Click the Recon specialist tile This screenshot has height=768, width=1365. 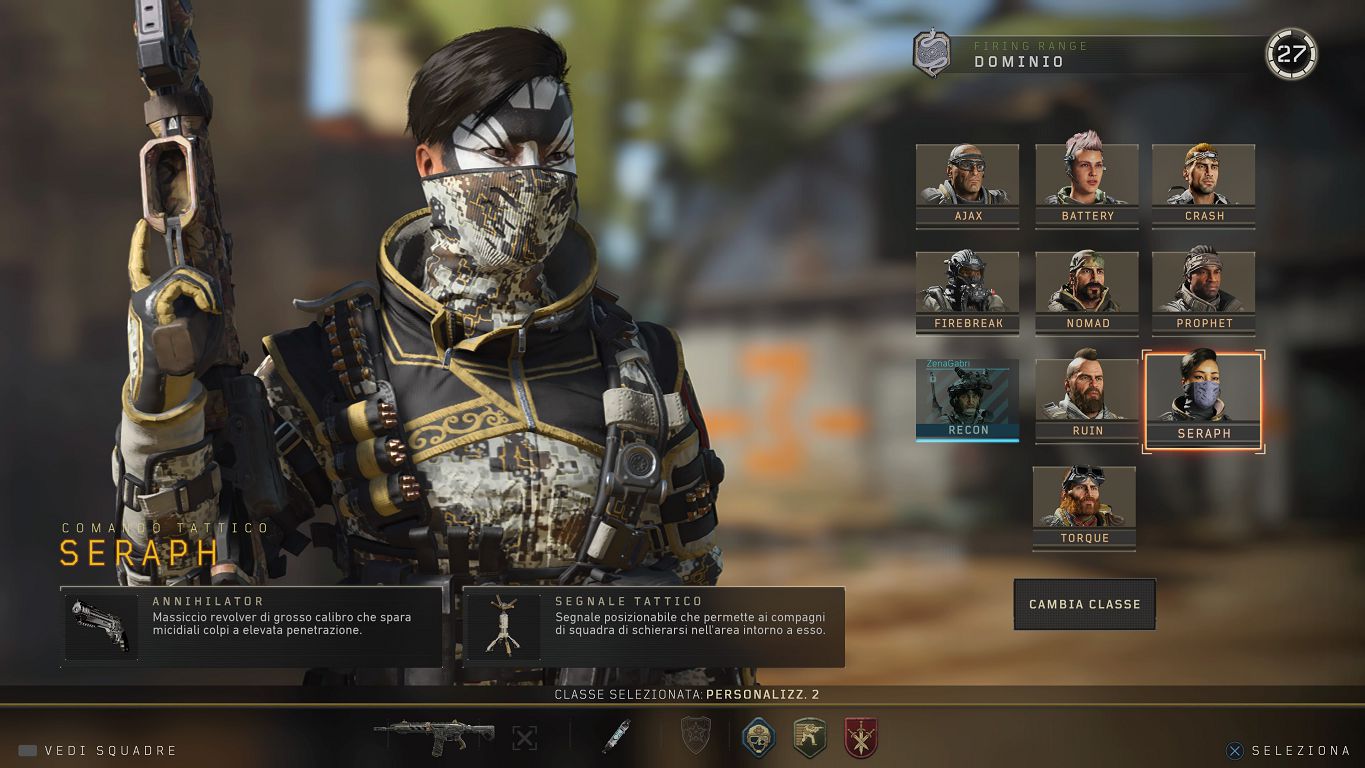tap(967, 400)
